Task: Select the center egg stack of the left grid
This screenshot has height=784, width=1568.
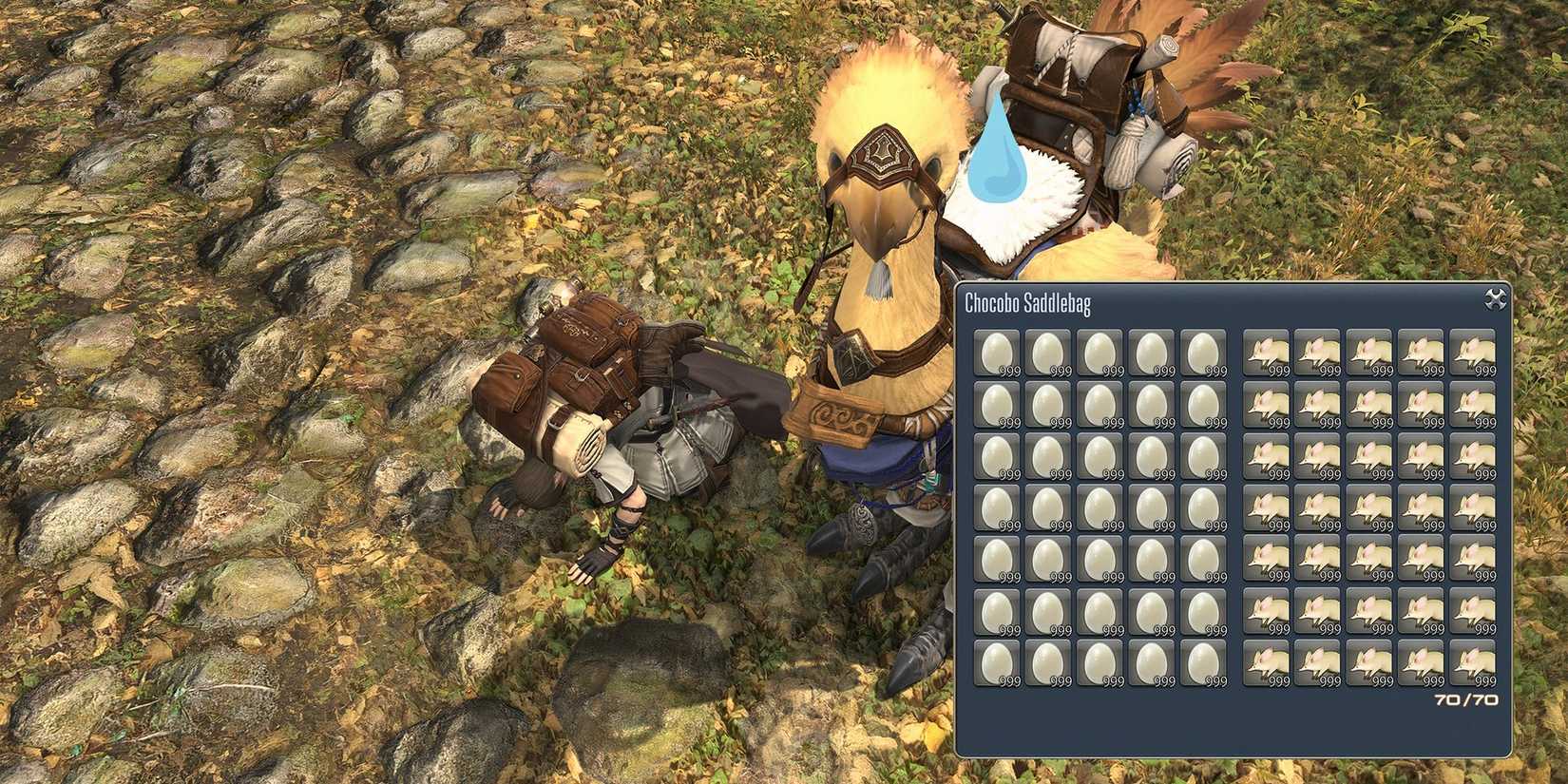Action: coord(1102,508)
